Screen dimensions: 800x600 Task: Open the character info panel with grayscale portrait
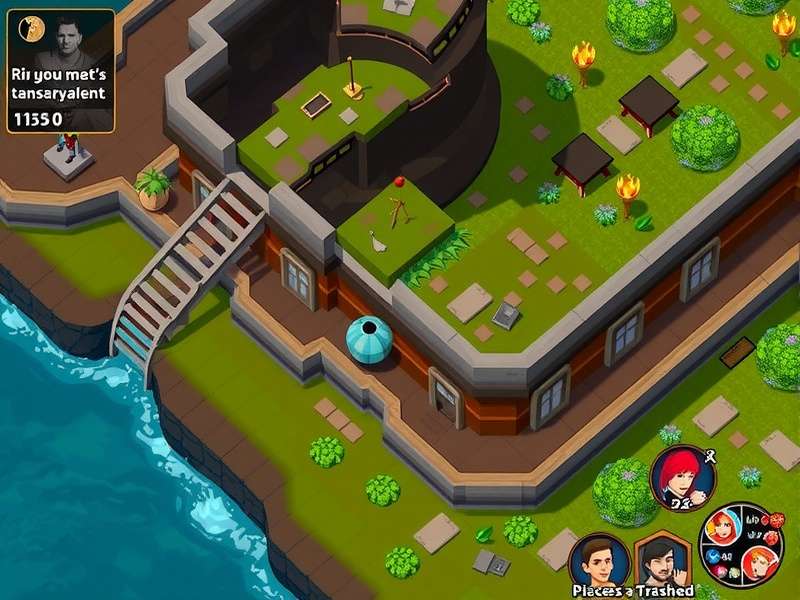[x=61, y=71]
